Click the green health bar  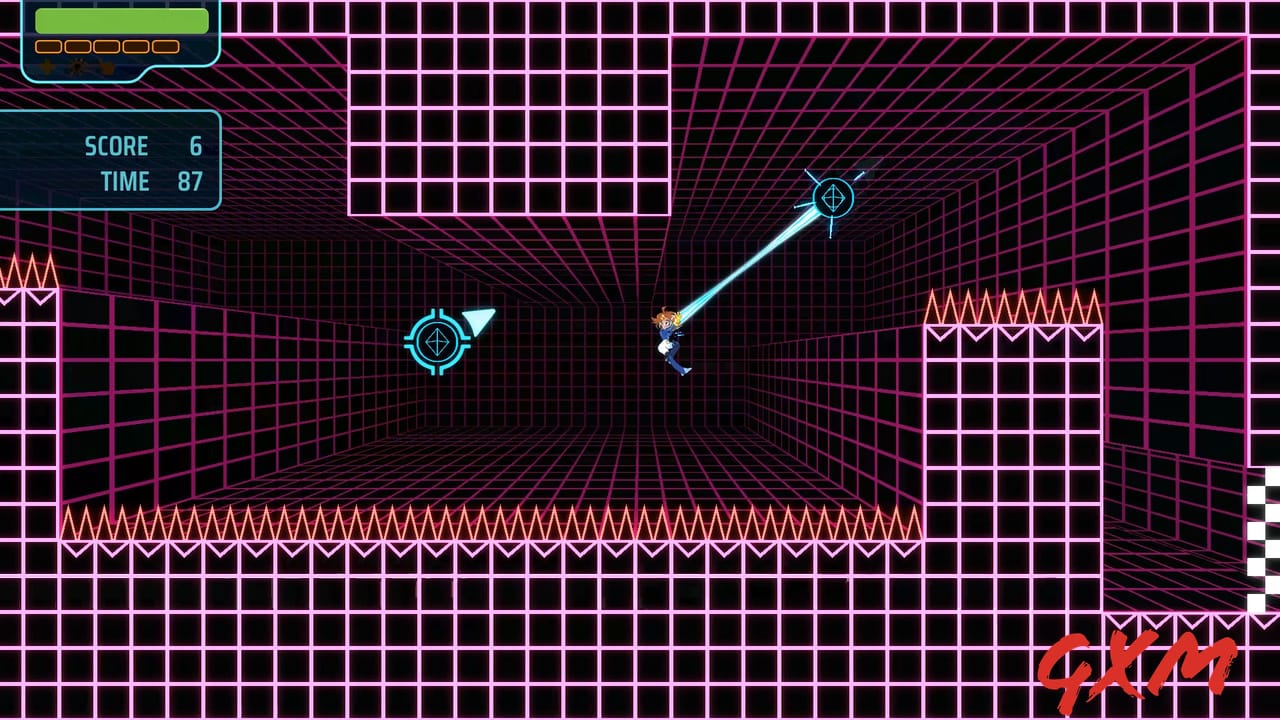point(120,20)
